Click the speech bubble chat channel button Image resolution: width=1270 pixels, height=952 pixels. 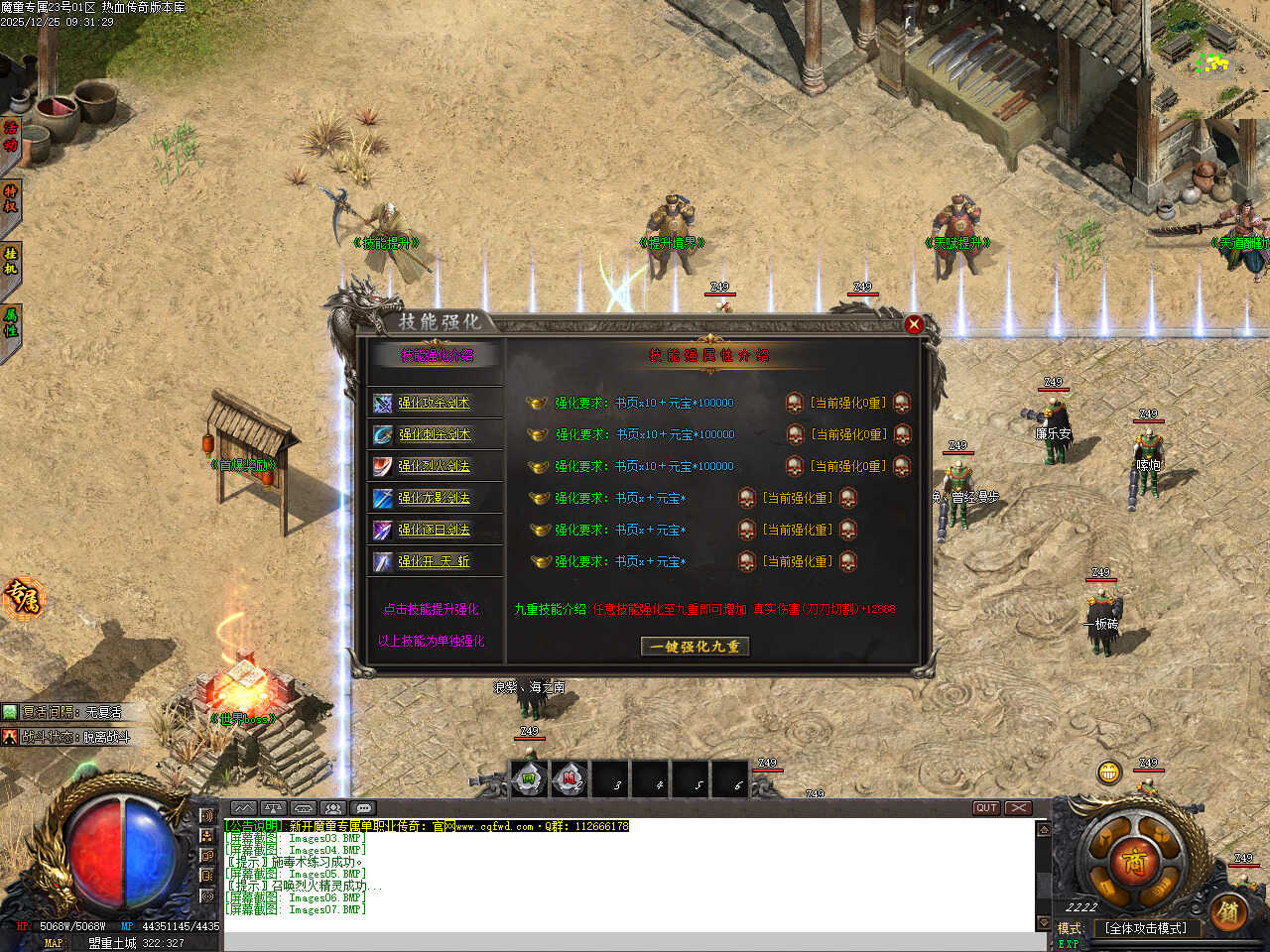point(363,808)
